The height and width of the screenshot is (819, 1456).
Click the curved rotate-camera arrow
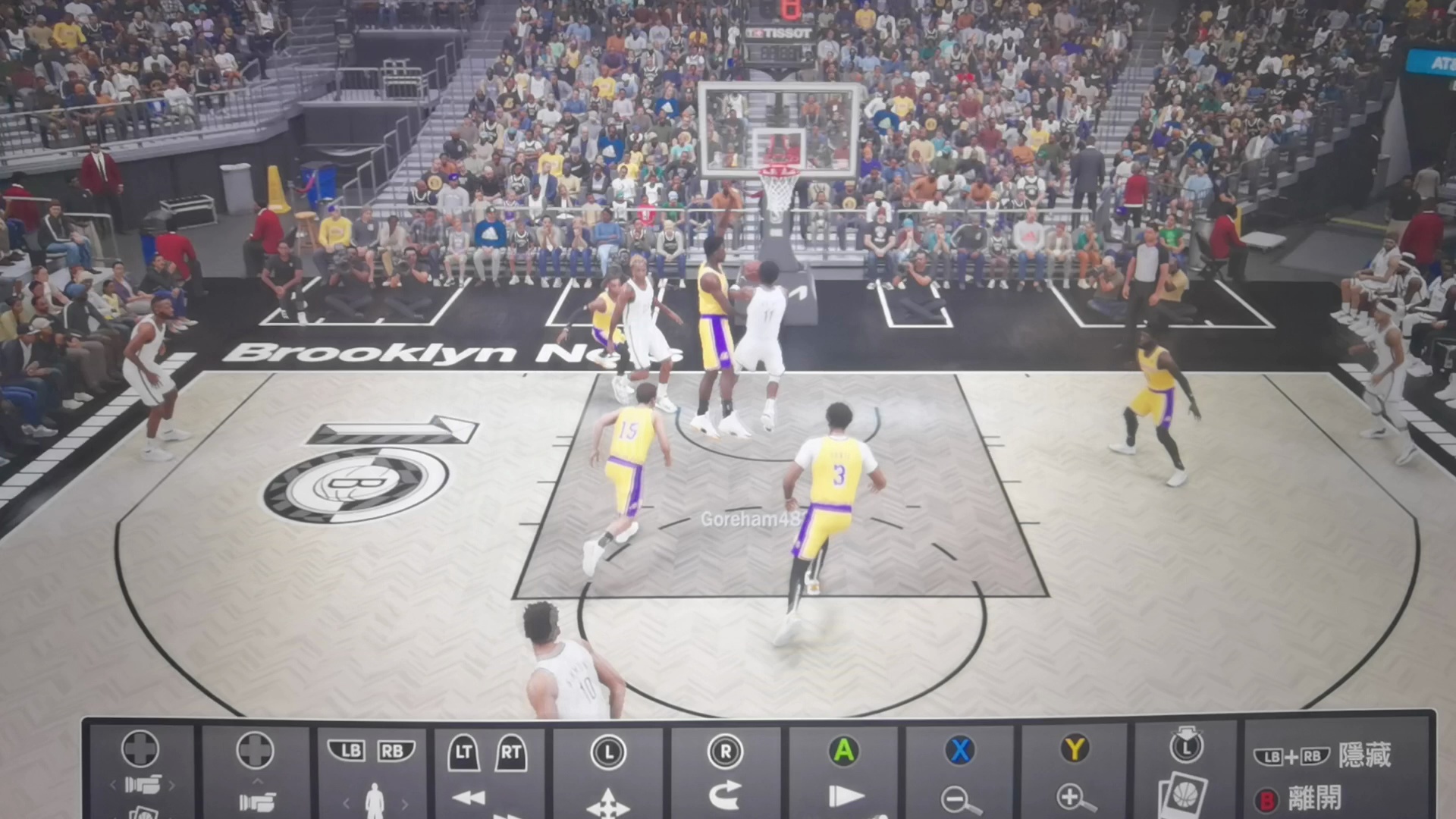(725, 795)
